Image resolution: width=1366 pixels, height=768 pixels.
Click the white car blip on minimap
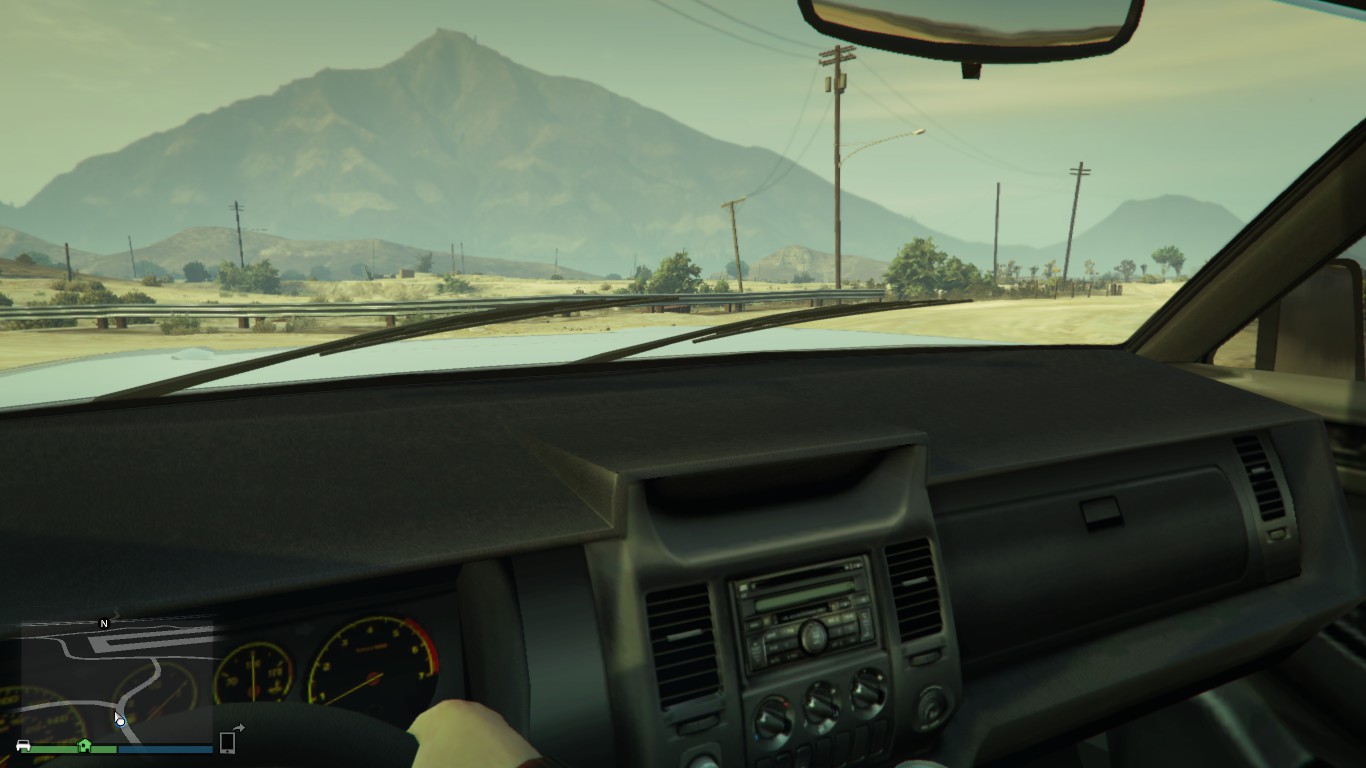point(23,746)
